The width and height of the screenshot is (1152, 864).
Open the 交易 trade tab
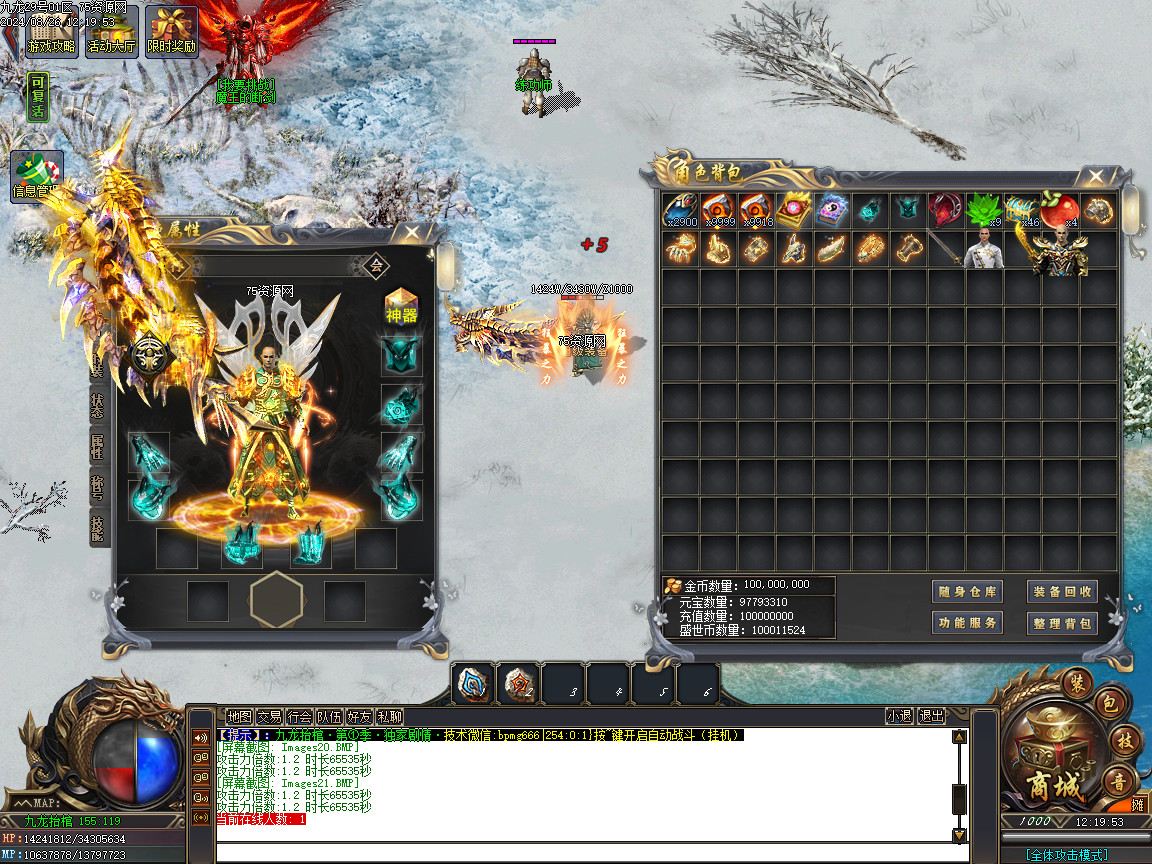click(269, 716)
